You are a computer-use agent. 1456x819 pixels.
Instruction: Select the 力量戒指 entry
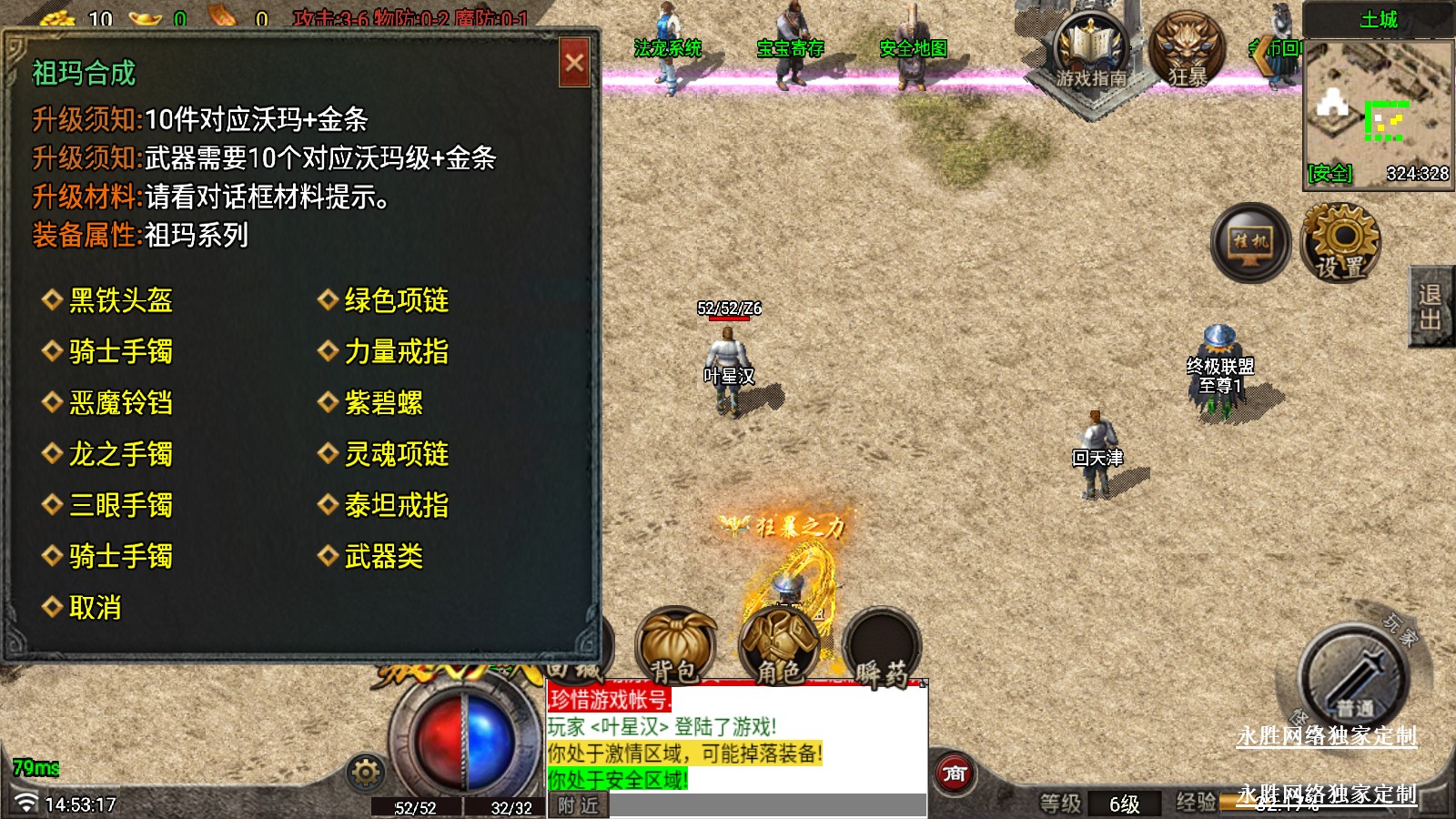point(396,351)
